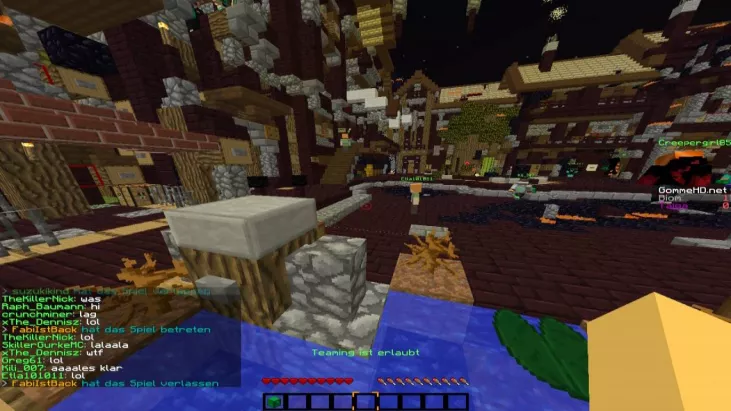Viewport: 731px width, 411px height.
Task: Click the highlighted selected hotbar slot
Action: pyautogui.click(x=365, y=402)
